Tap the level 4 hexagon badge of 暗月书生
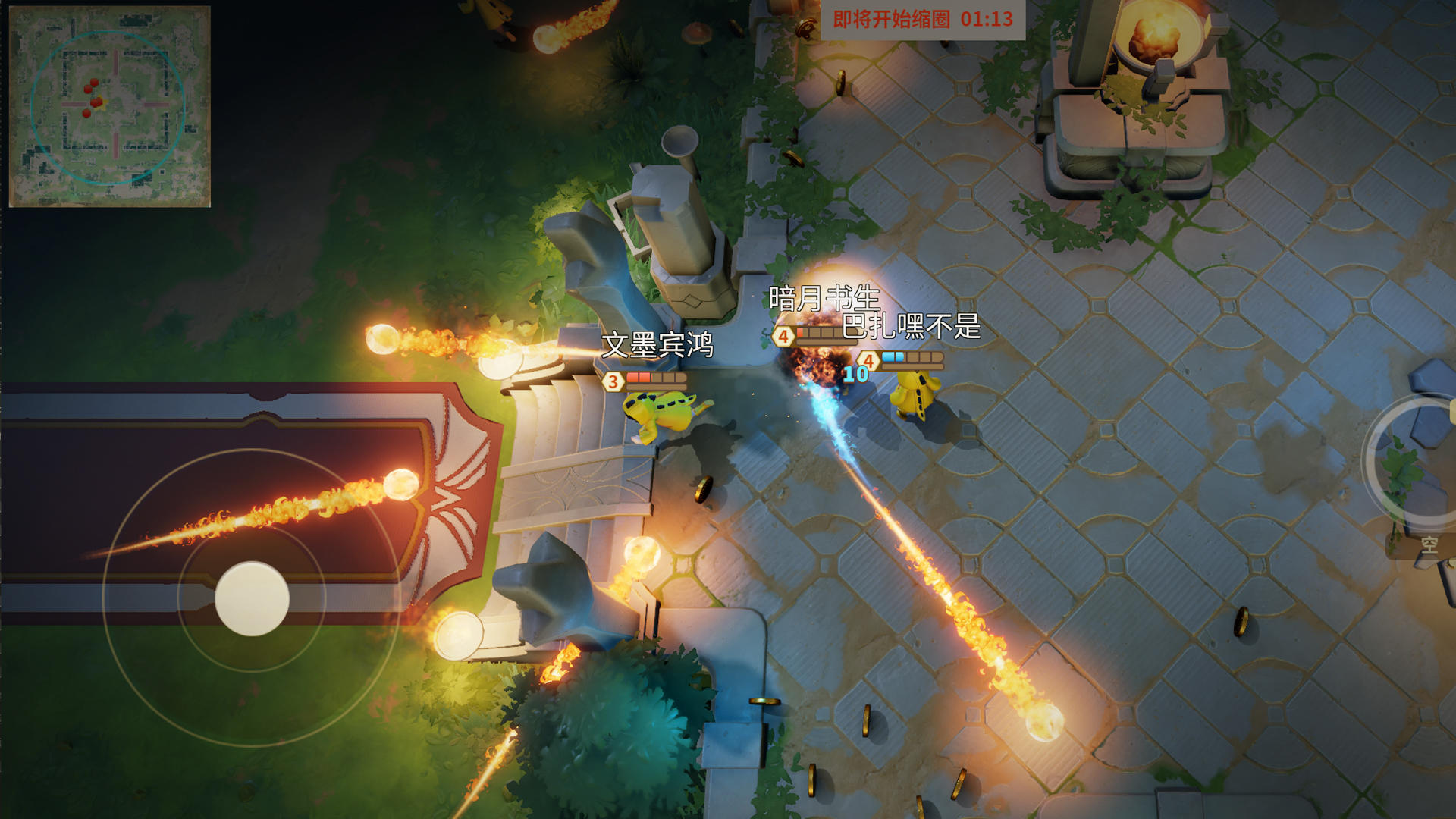1456x819 pixels. pyautogui.click(x=782, y=337)
